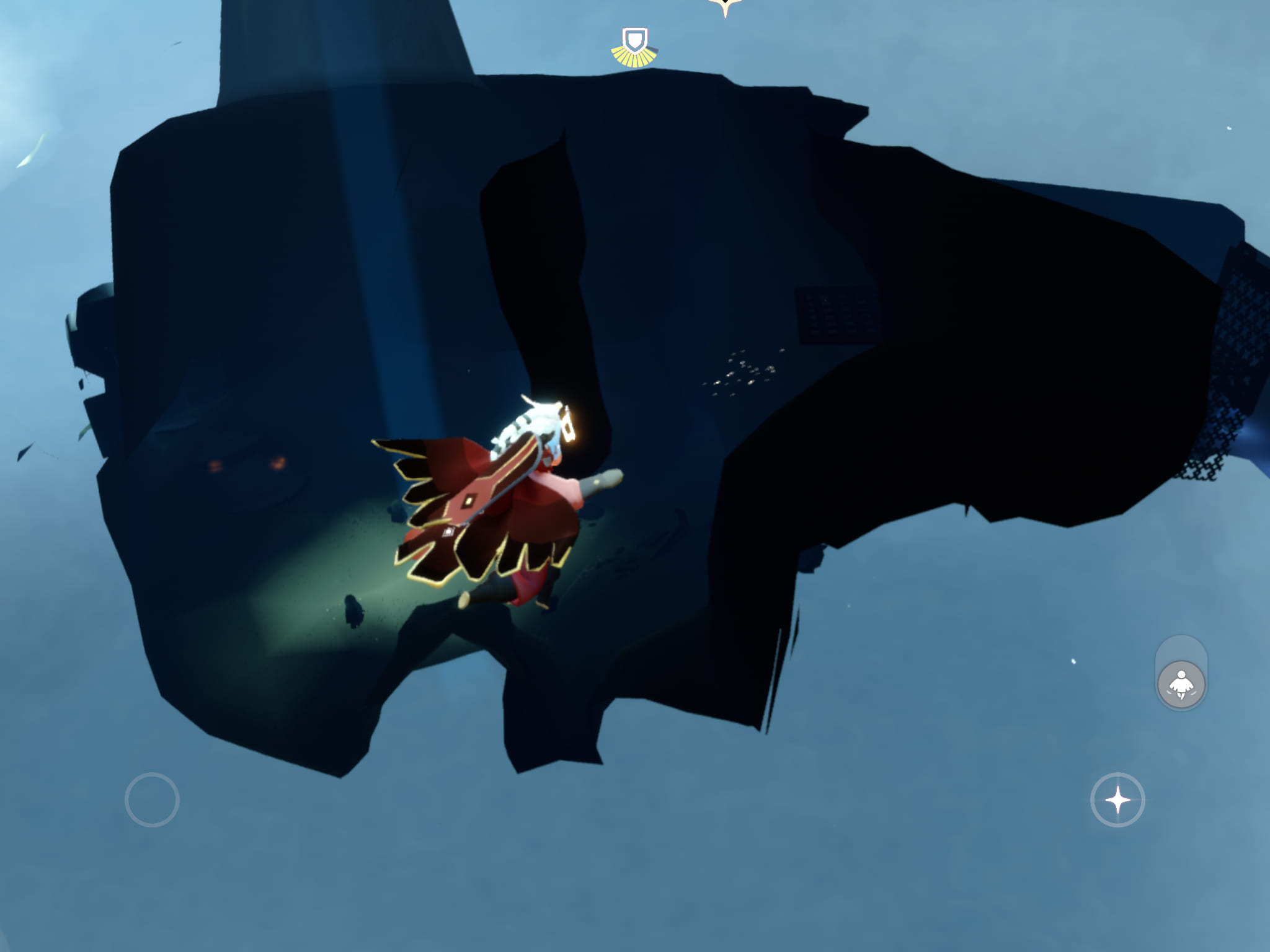
Task: Select the shield cape energy indicator
Action: coord(634,46)
